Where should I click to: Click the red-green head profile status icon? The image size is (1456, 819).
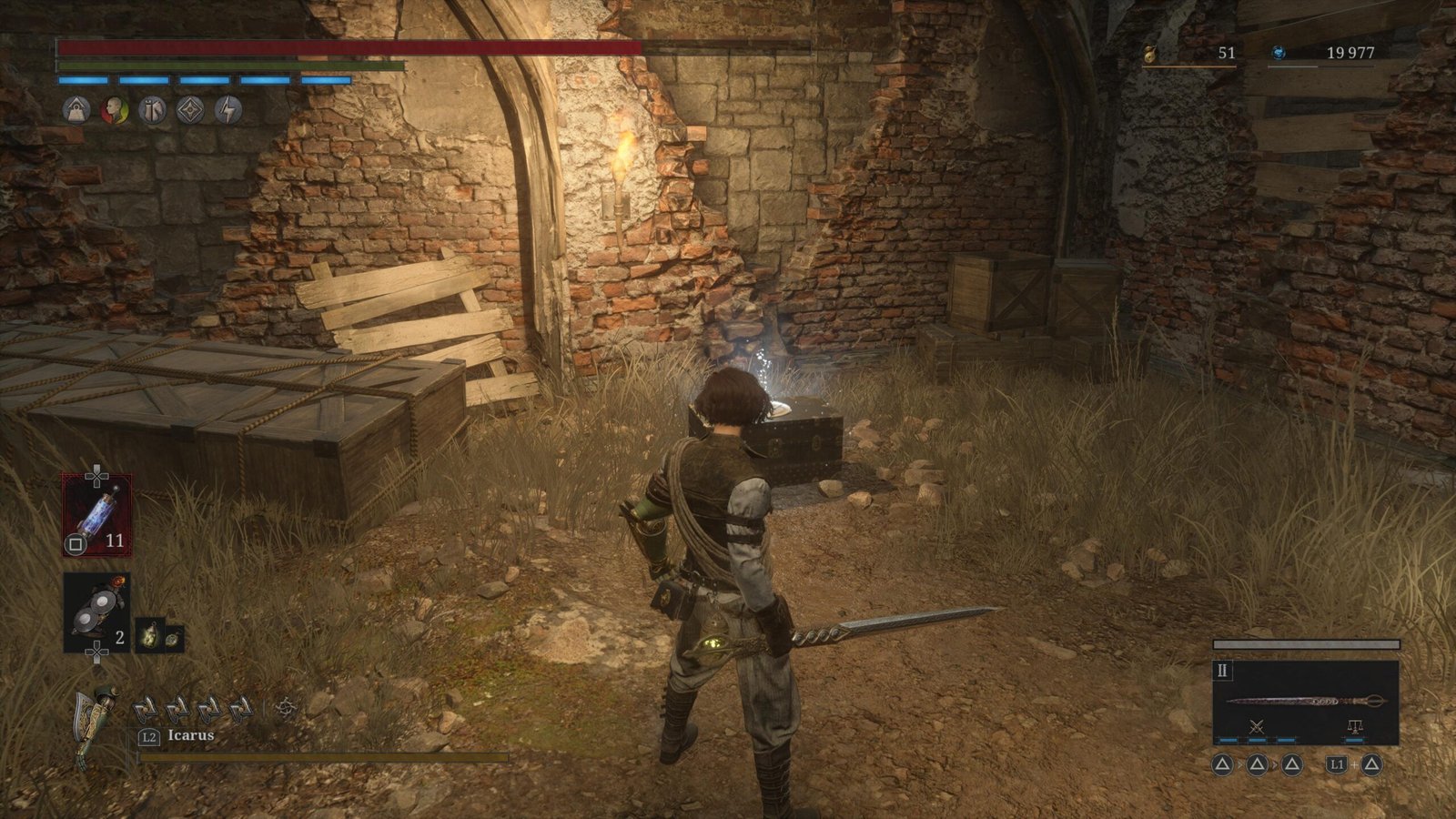click(114, 110)
